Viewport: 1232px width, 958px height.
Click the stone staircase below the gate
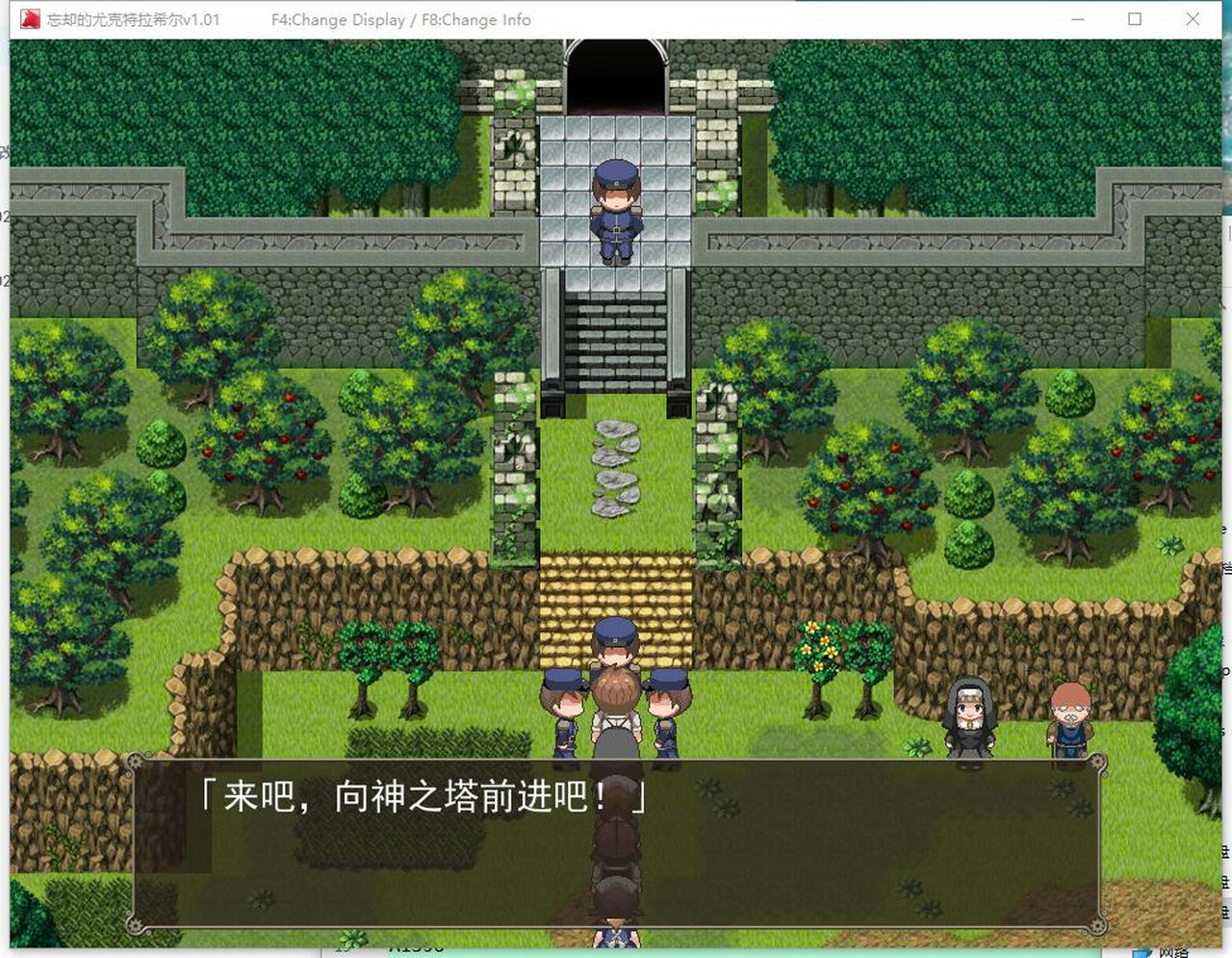[x=616, y=332]
